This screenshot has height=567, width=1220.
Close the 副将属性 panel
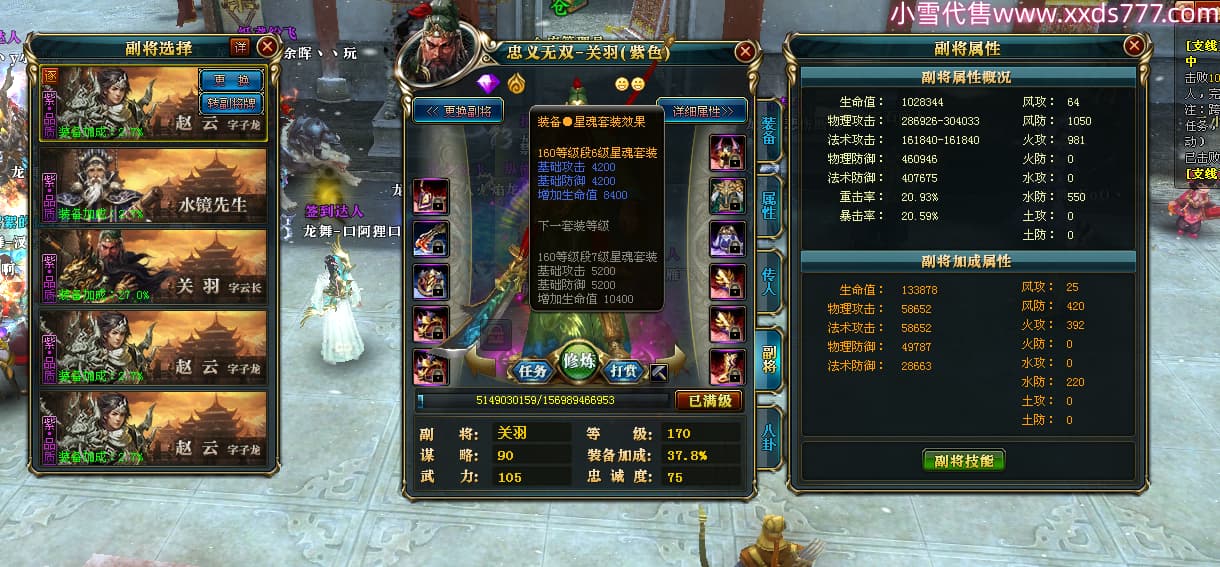click(x=1133, y=46)
